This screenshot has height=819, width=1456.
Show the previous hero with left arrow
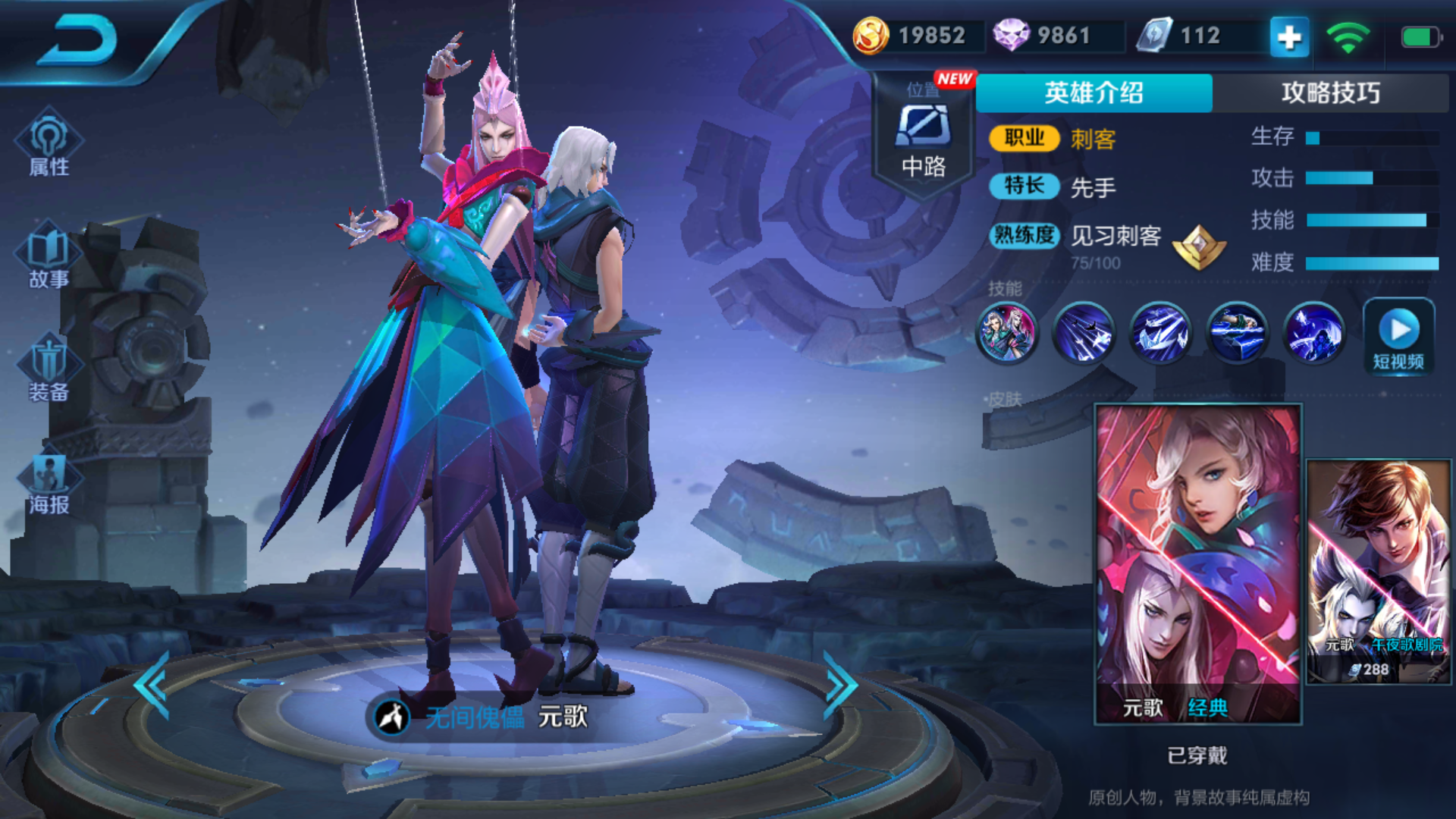point(152,685)
